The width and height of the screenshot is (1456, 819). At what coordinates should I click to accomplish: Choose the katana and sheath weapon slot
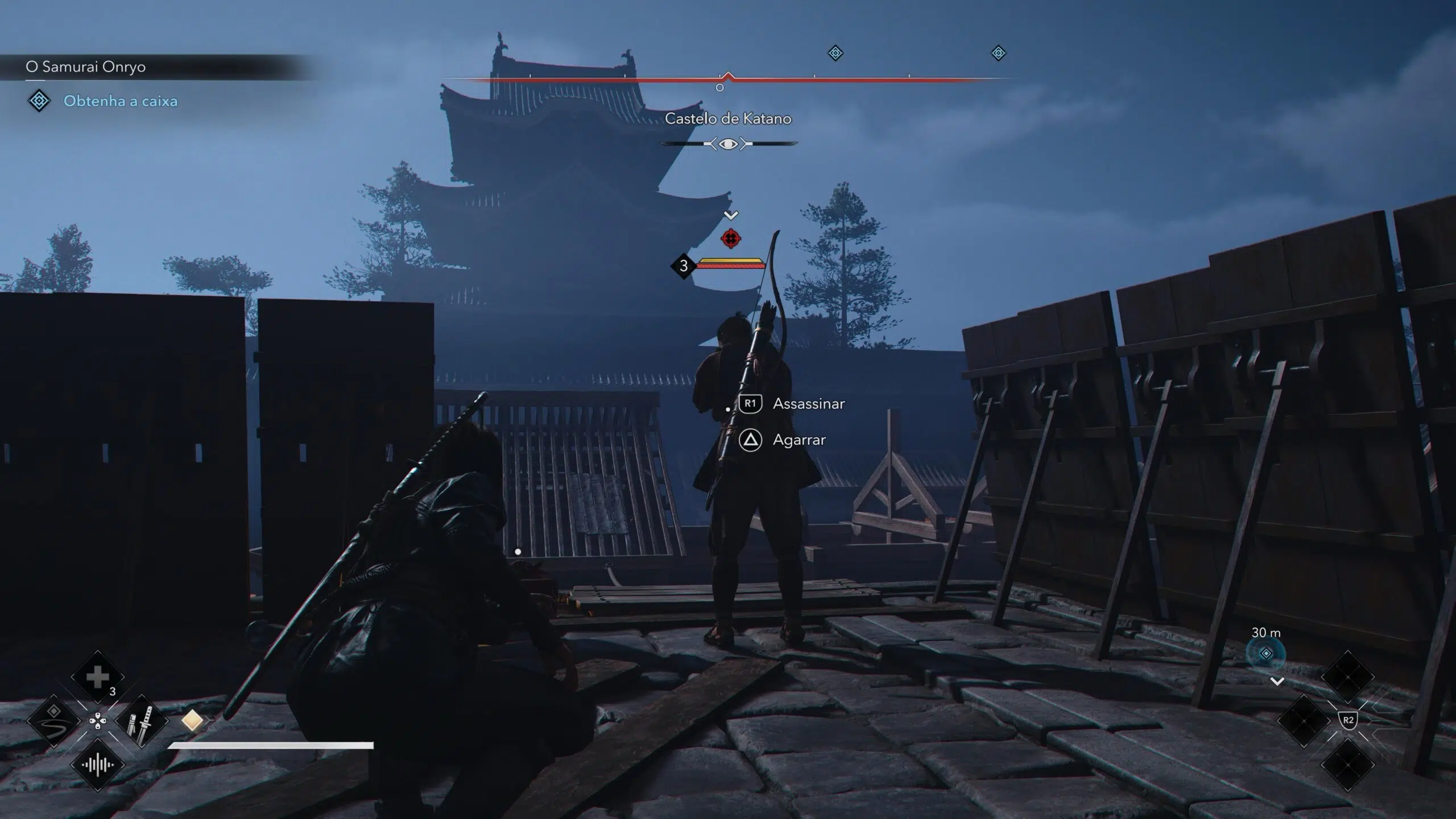[x=141, y=721]
